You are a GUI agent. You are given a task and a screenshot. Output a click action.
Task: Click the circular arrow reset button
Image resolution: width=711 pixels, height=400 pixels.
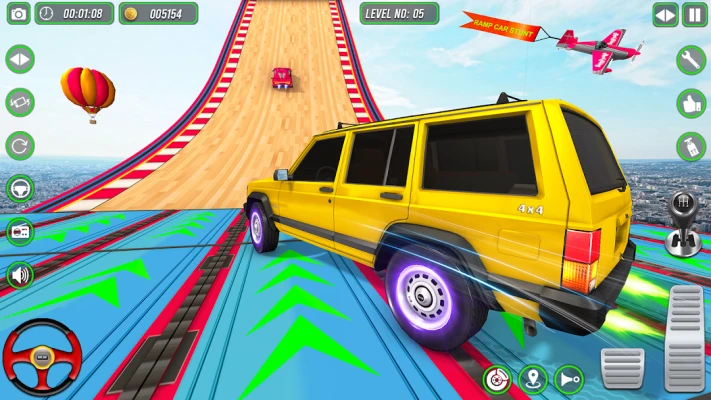[x=19, y=145]
